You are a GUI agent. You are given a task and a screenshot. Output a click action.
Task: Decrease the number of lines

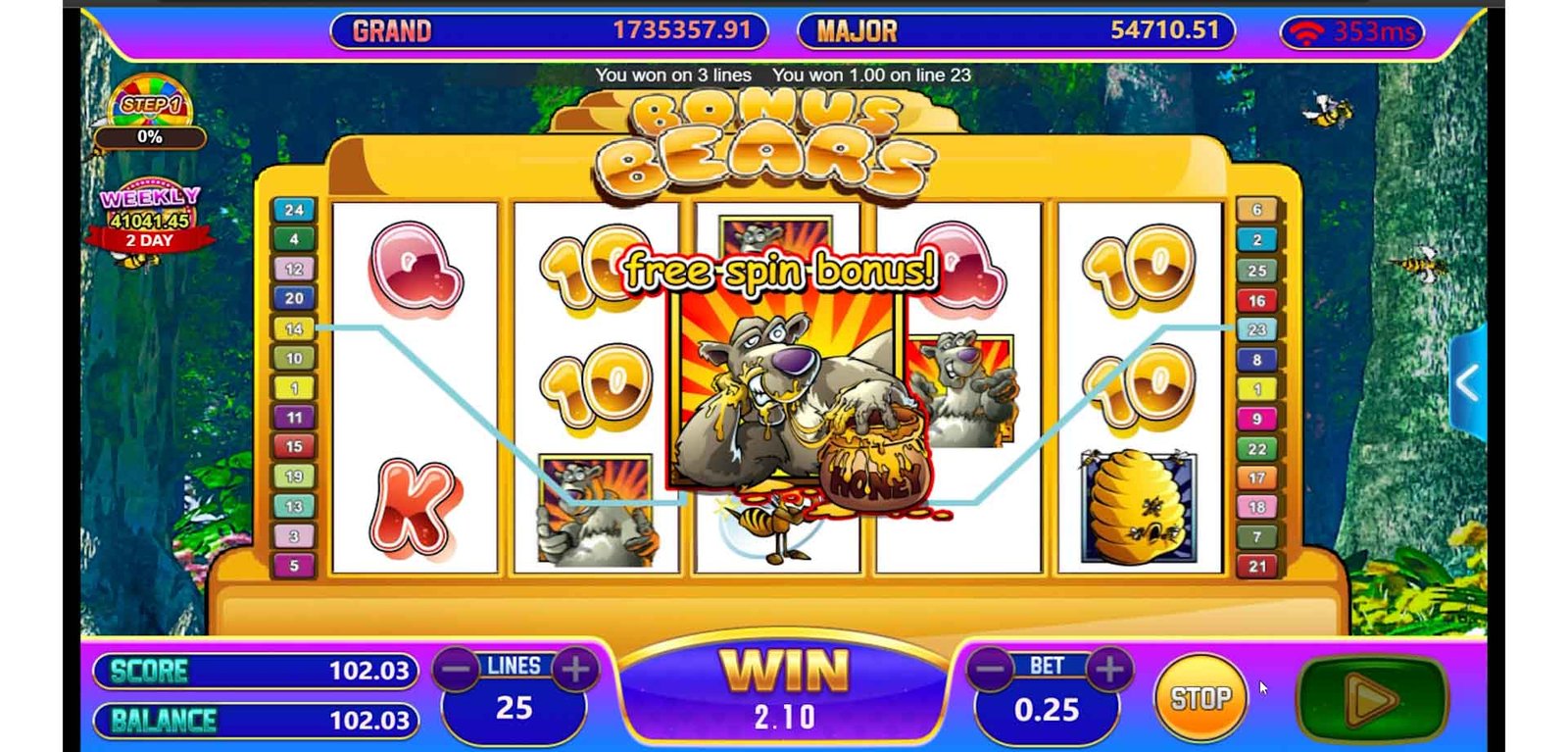click(457, 671)
